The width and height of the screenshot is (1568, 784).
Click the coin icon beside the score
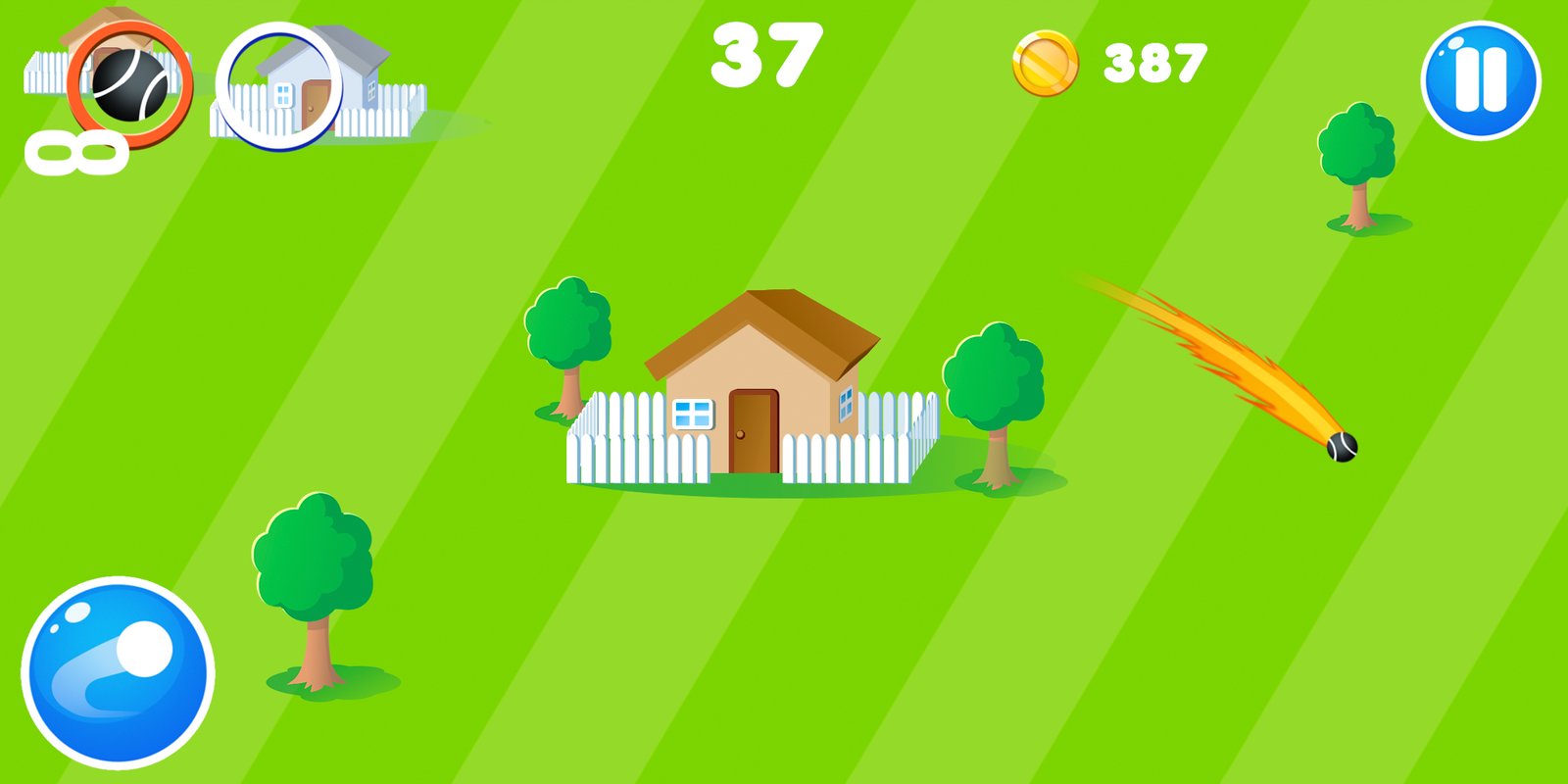(1046, 61)
